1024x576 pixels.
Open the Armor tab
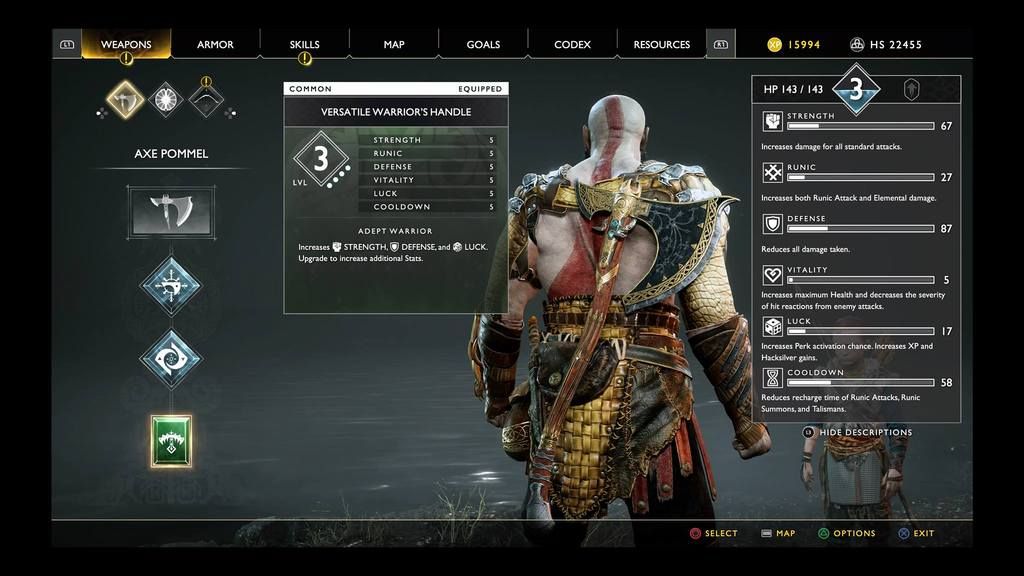coord(215,45)
